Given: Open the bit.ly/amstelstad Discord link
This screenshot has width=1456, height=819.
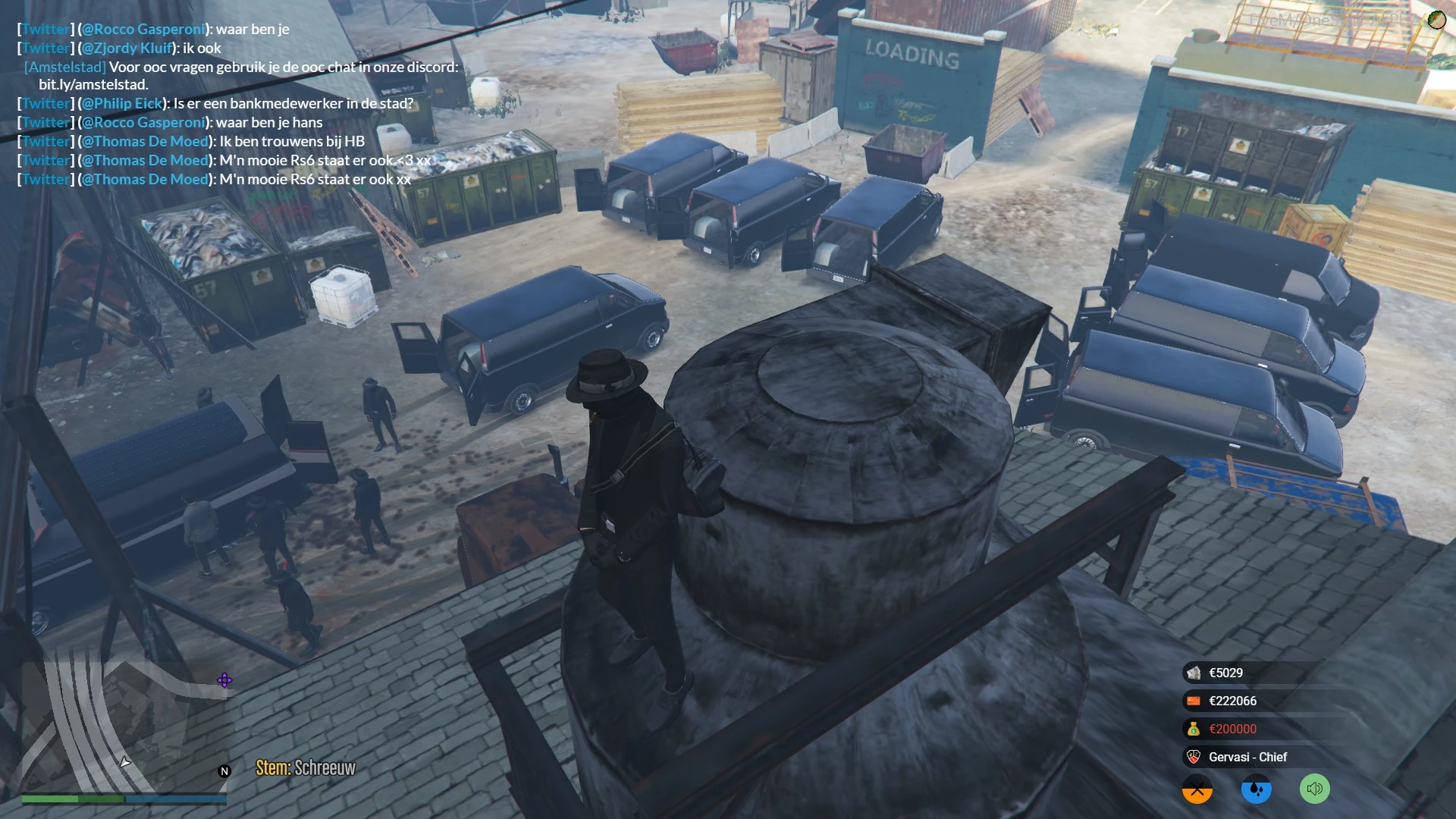Looking at the screenshot, I should coord(93,85).
